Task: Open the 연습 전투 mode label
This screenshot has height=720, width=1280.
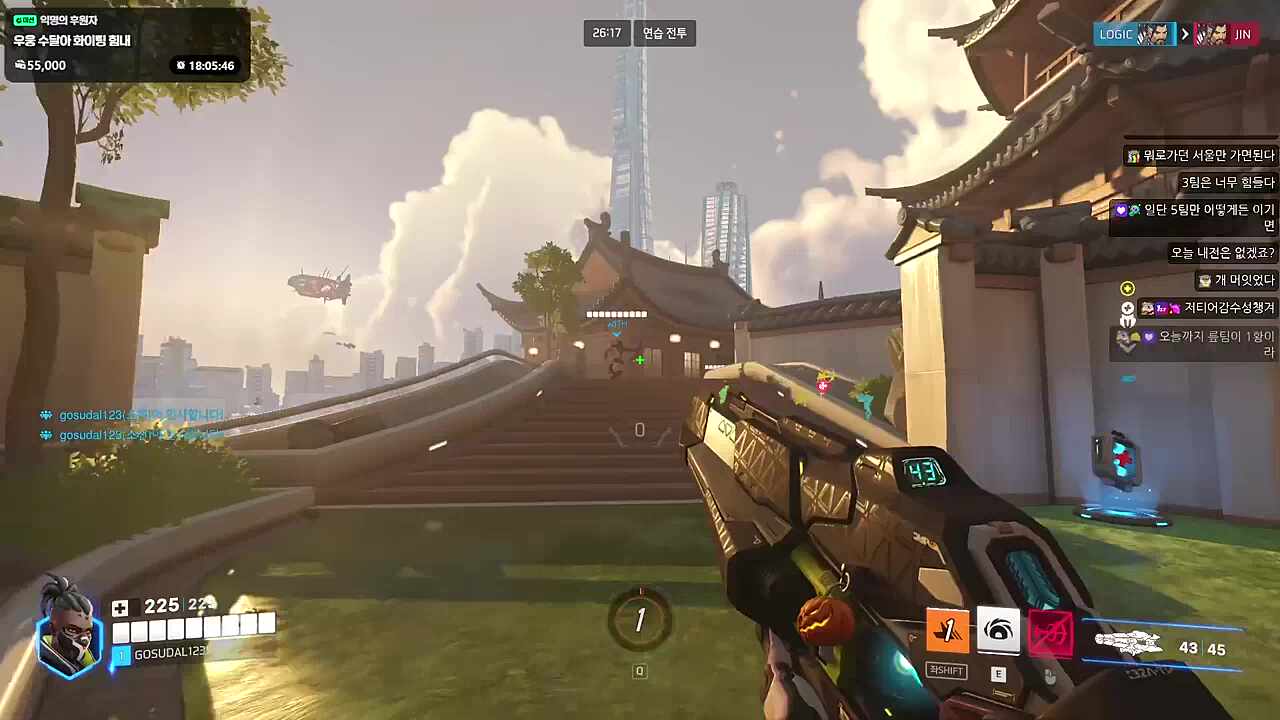Action: 665,33
